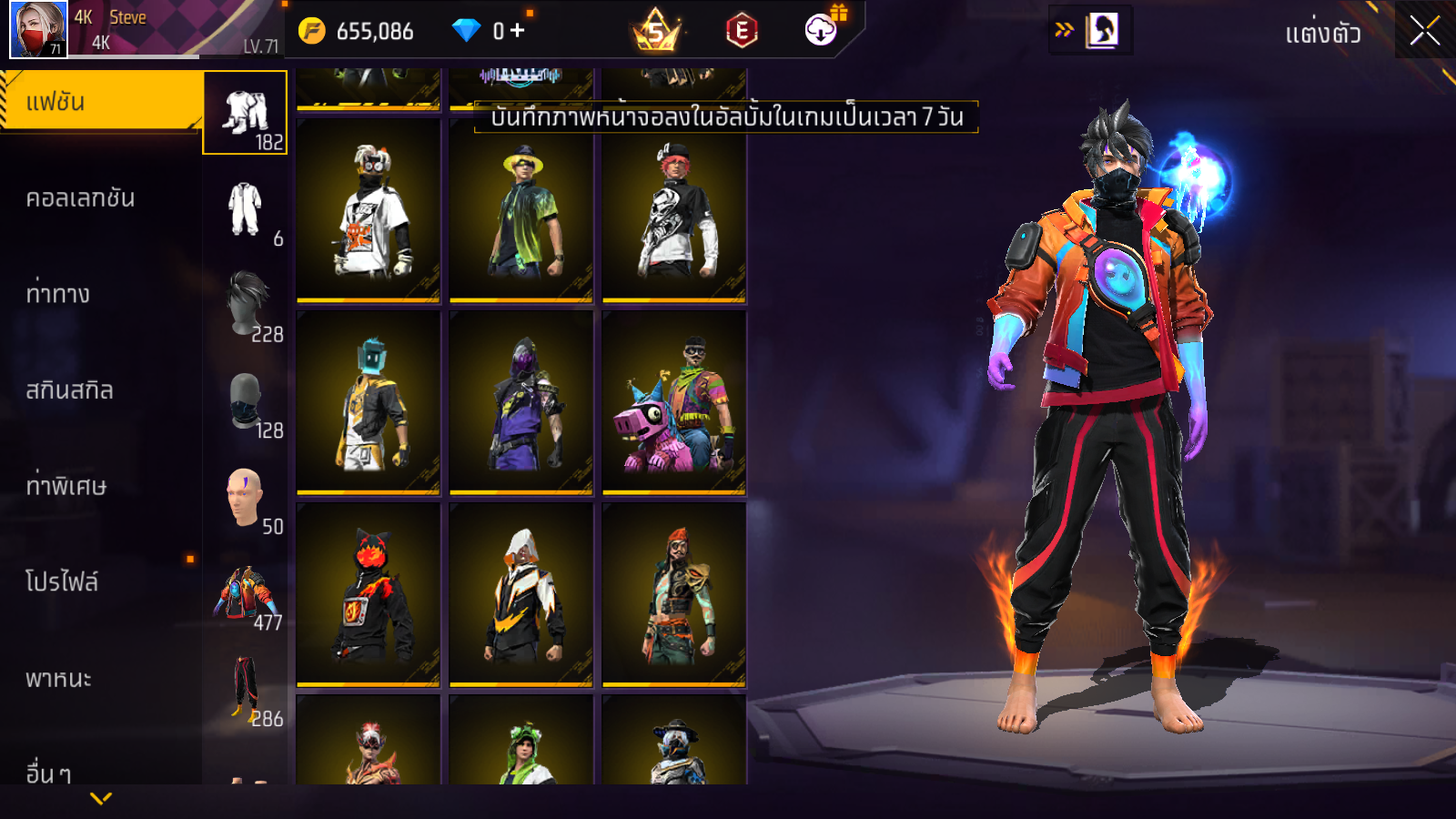The height and width of the screenshot is (819, 1456).
Task: Equip the pink piñata llama outfit
Action: pyautogui.click(x=673, y=402)
